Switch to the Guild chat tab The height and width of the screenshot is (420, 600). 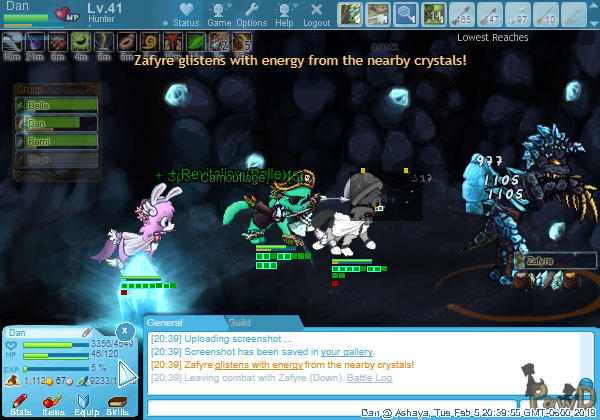click(239, 323)
